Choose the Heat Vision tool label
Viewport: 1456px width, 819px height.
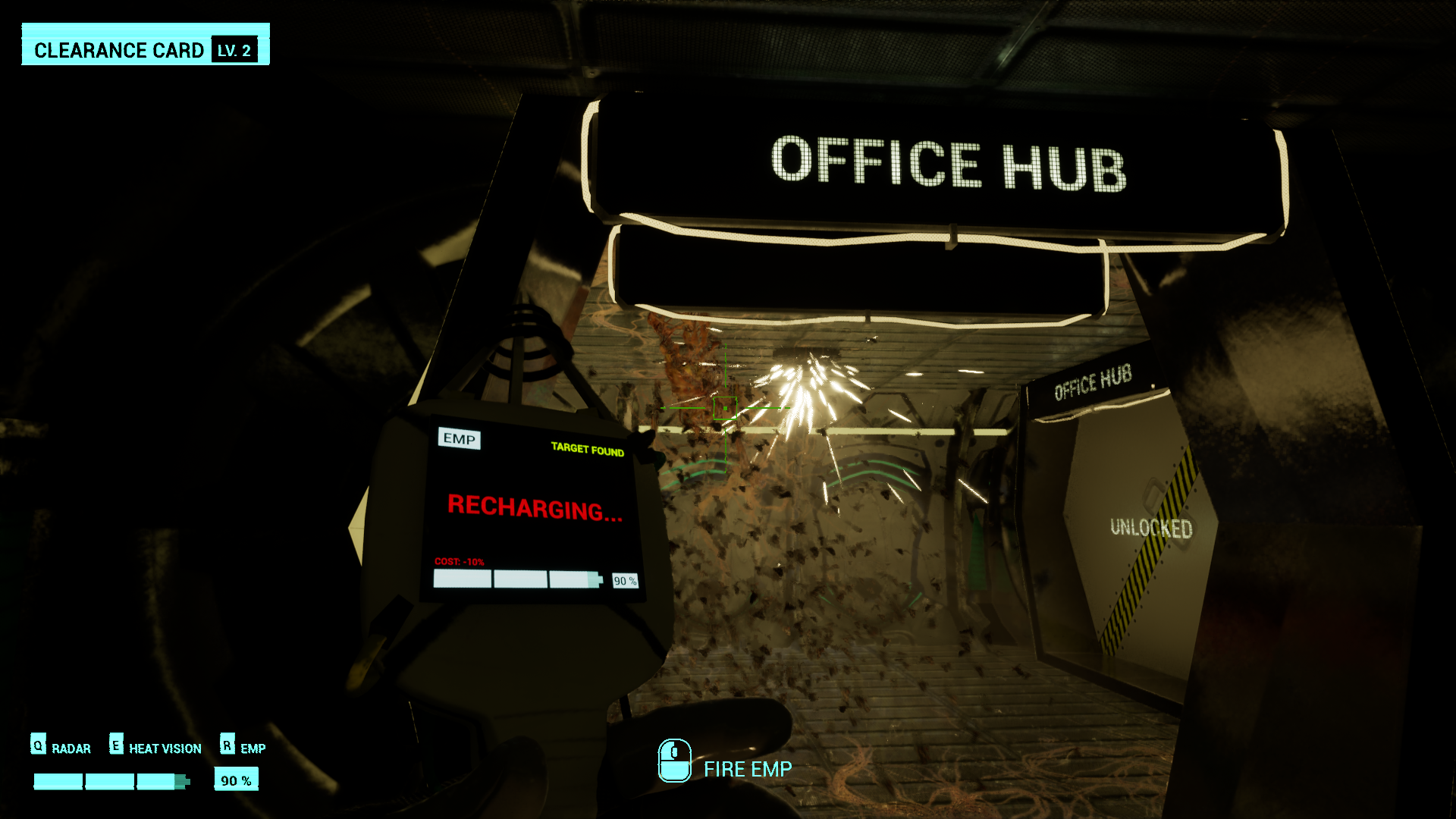[165, 748]
